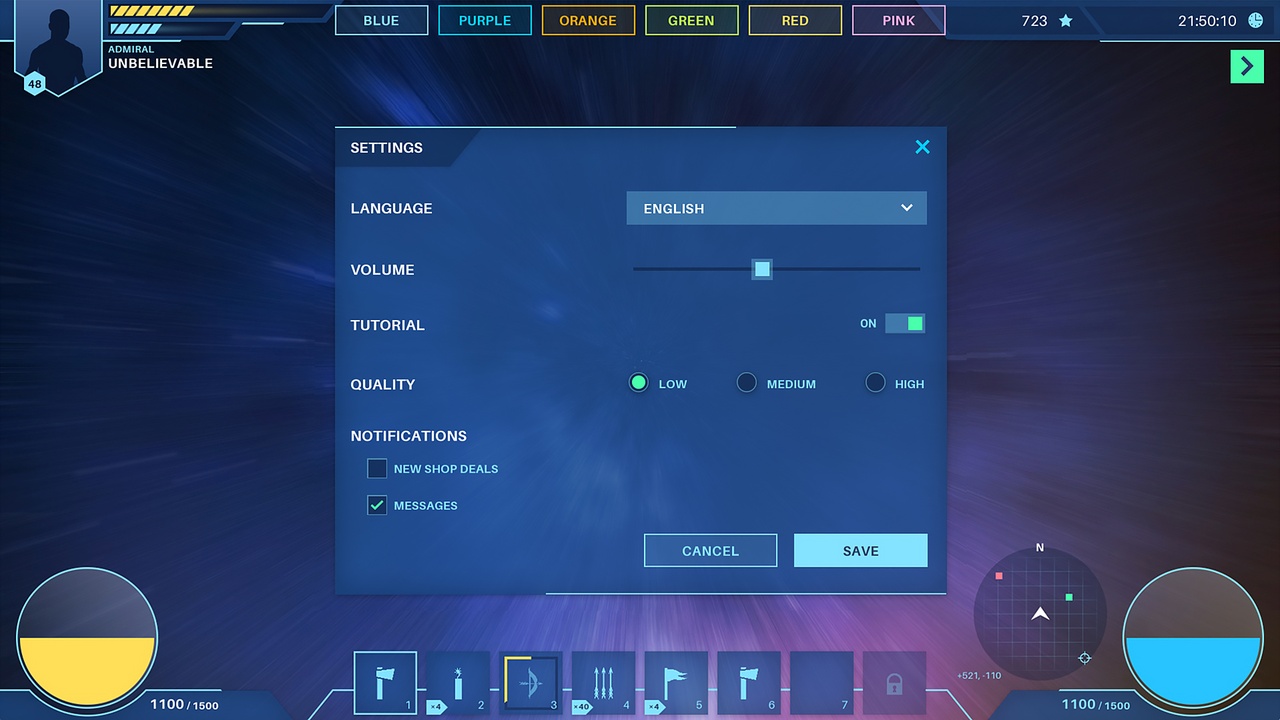Click the locked hotbar slot
Image resolution: width=1280 pixels, height=720 pixels.
click(x=894, y=682)
